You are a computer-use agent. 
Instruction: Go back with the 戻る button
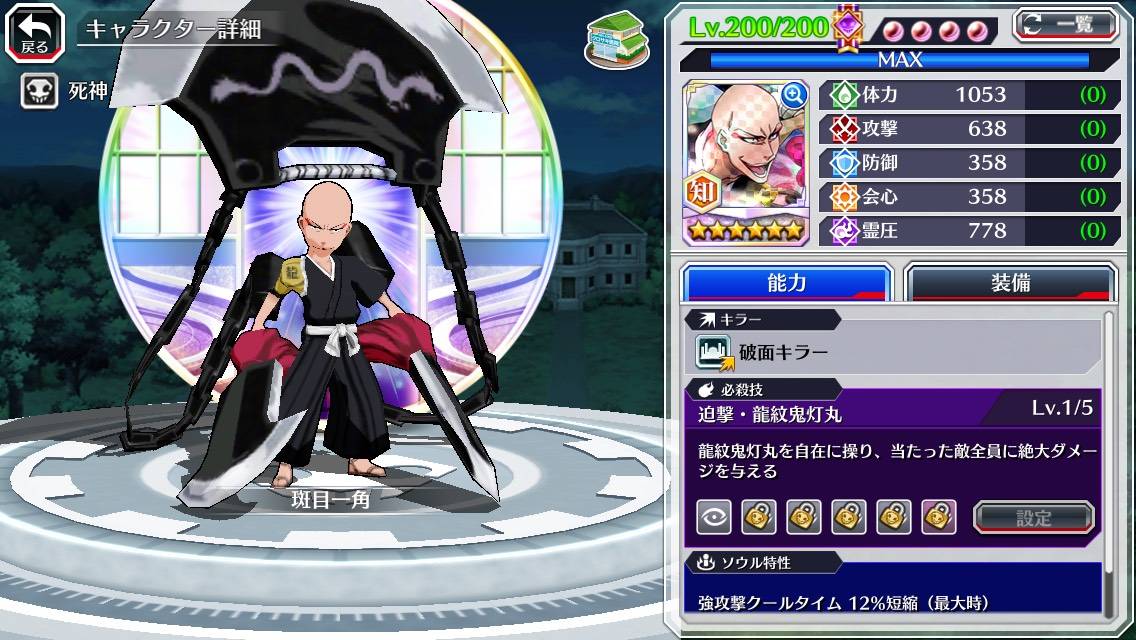[x=34, y=30]
